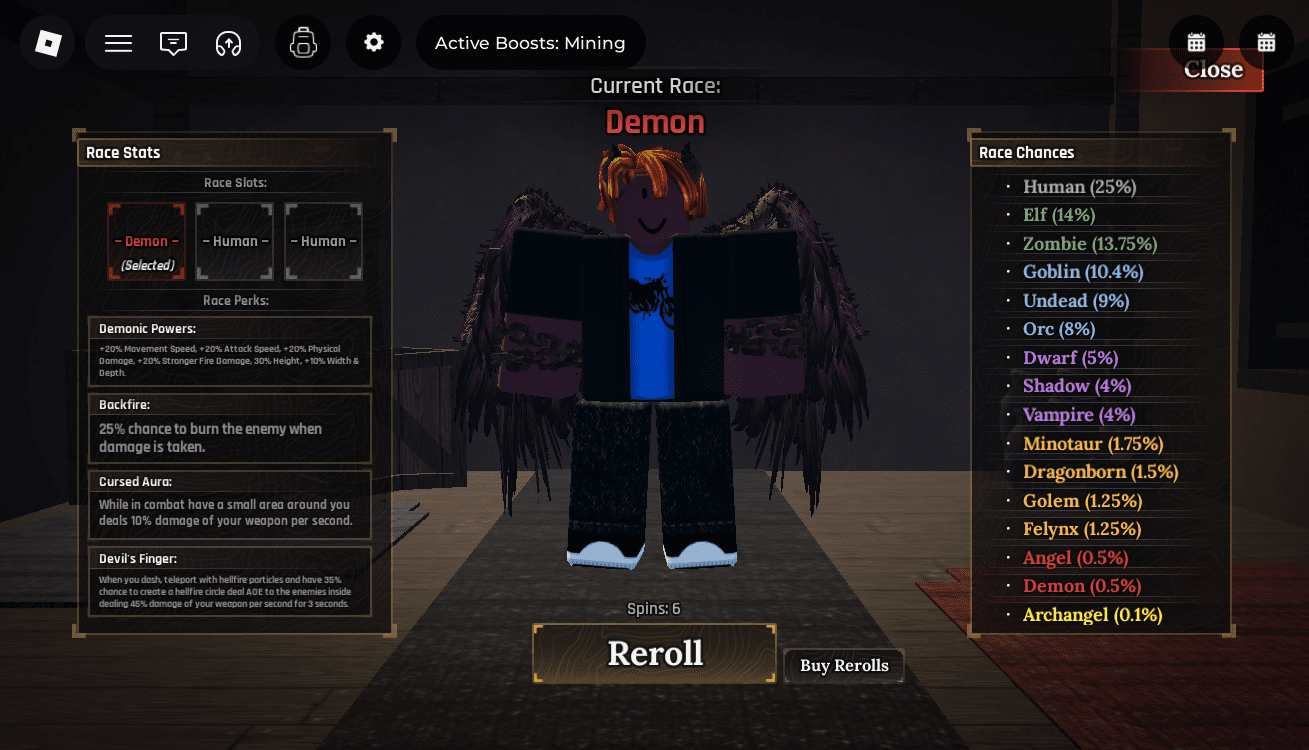Click the Devil's Finger perk box
The image size is (1309, 750).
[x=229, y=581]
